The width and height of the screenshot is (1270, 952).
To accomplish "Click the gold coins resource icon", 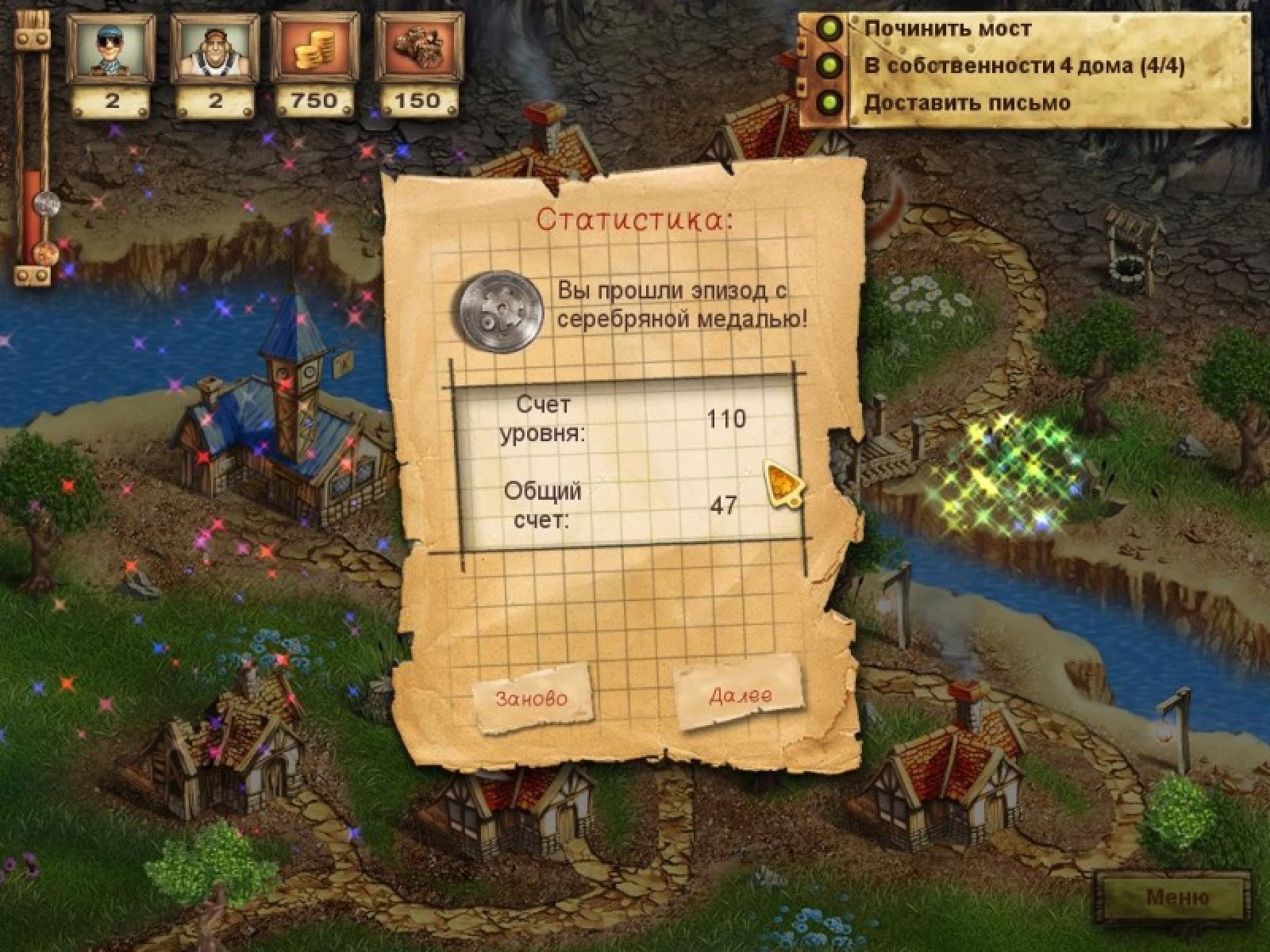I will (316, 48).
